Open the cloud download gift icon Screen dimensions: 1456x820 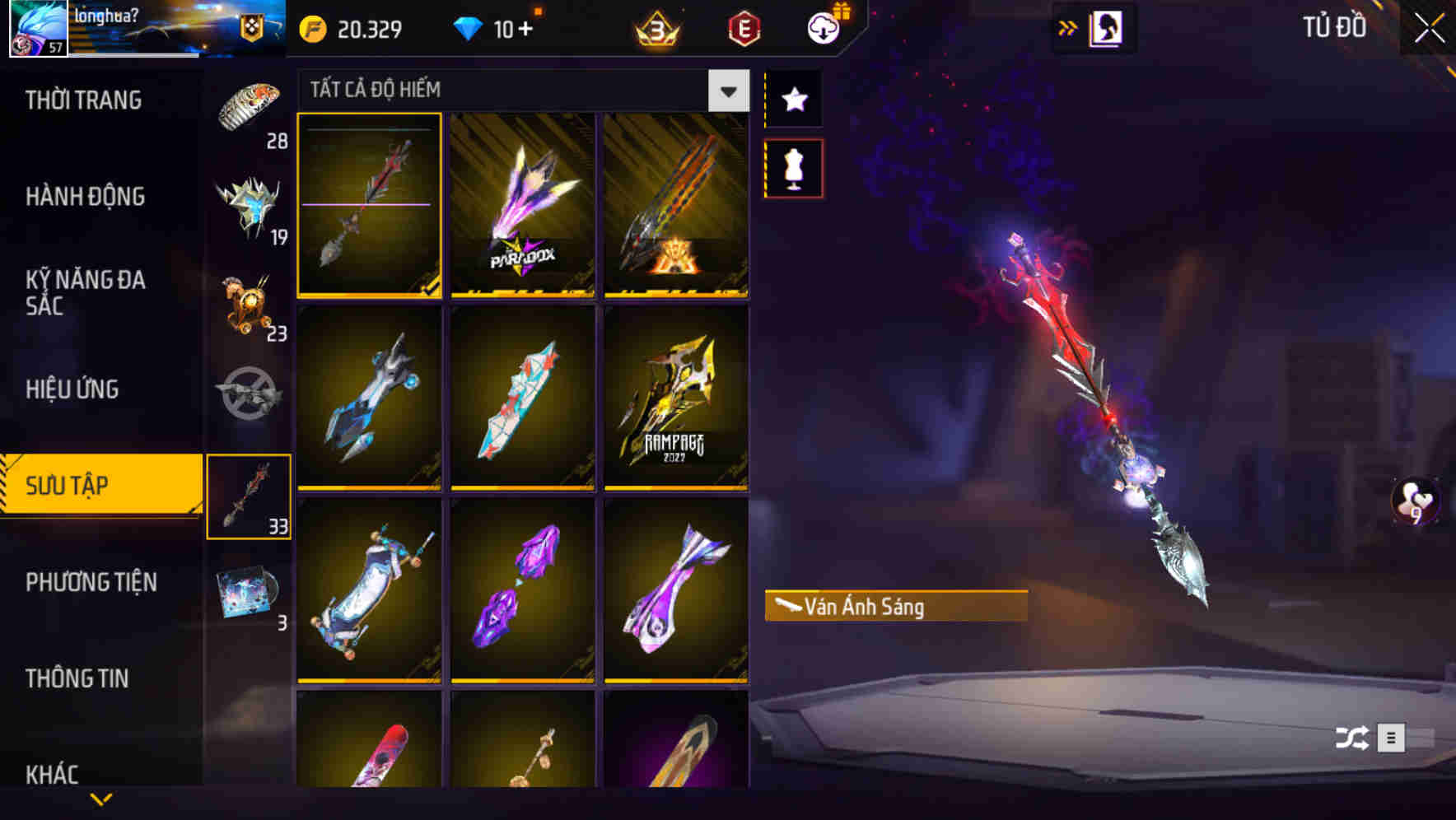(824, 27)
